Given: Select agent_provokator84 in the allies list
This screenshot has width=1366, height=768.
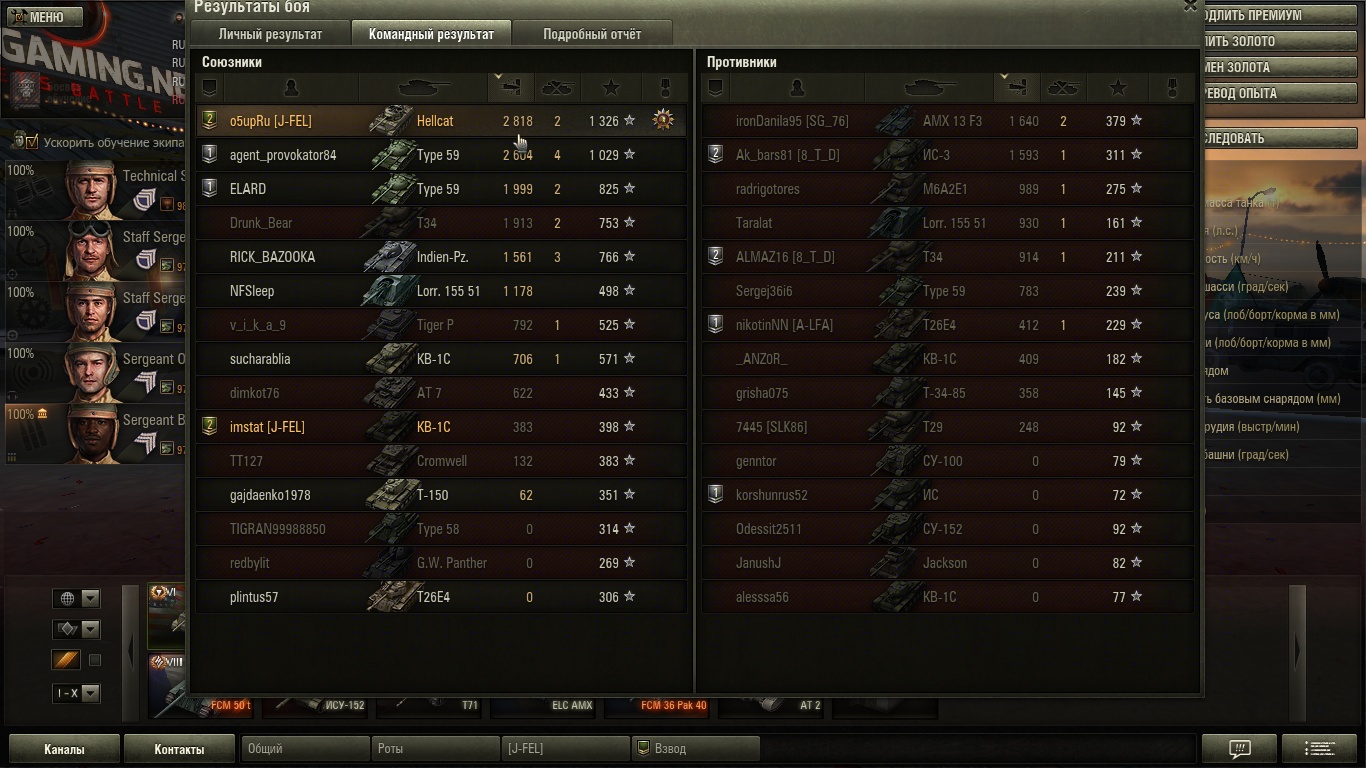Looking at the screenshot, I should pyautogui.click(x=283, y=155).
